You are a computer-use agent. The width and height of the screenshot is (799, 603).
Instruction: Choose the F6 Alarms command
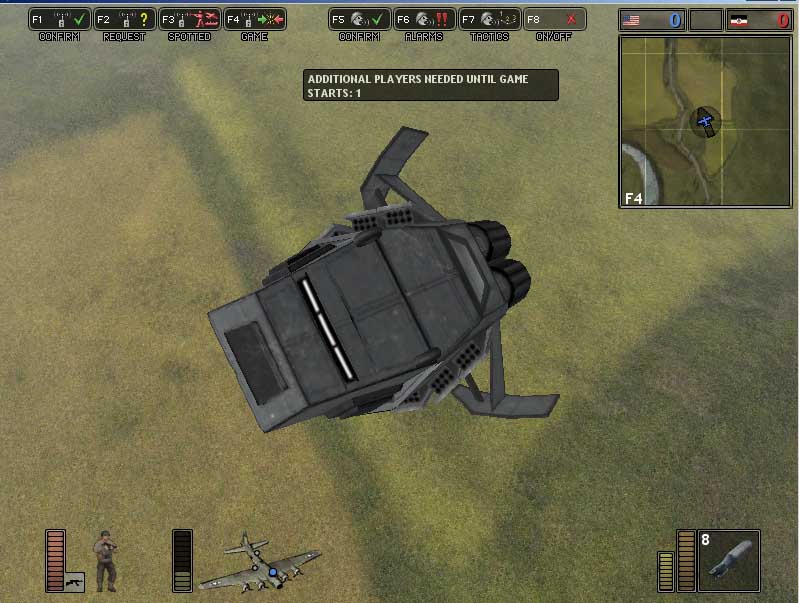coord(424,19)
